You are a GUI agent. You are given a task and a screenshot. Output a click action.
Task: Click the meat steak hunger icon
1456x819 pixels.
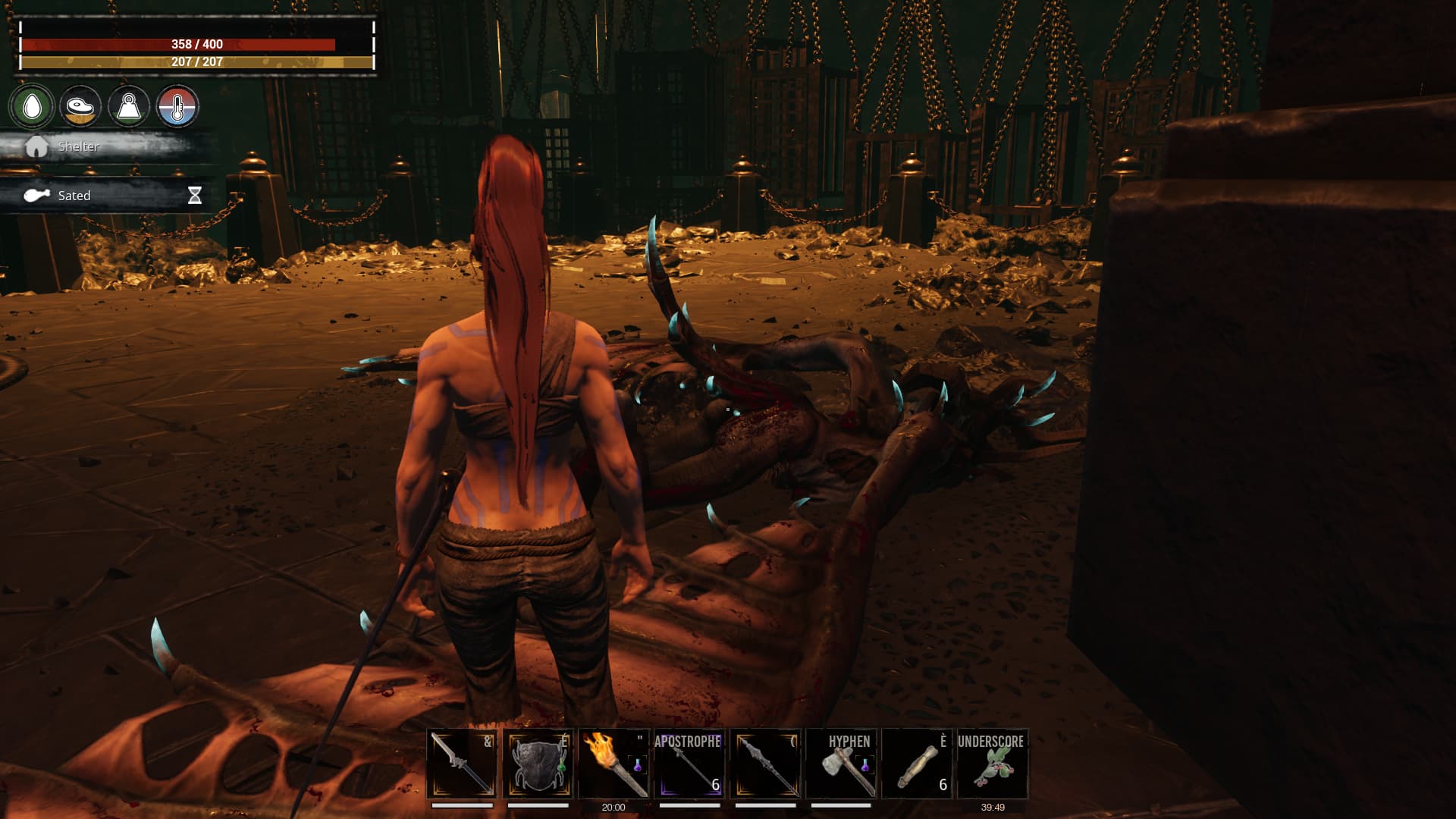click(80, 107)
